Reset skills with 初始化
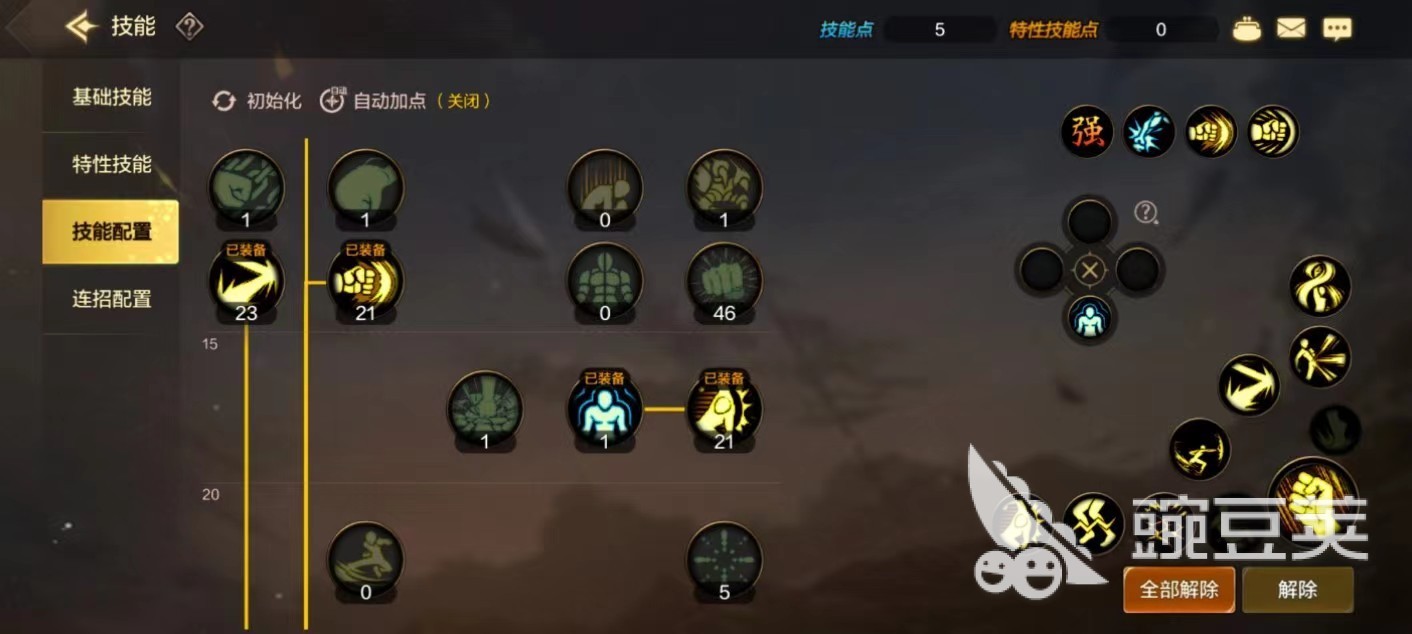This screenshot has width=1412, height=634. pos(257,101)
